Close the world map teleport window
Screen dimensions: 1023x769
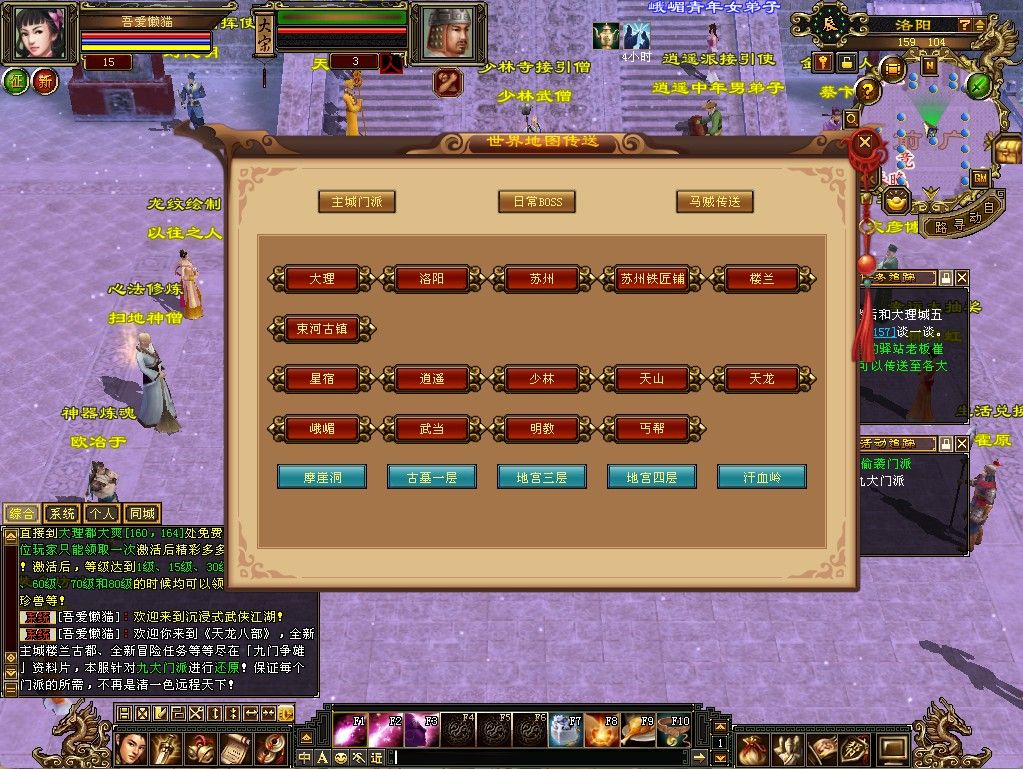[865, 142]
